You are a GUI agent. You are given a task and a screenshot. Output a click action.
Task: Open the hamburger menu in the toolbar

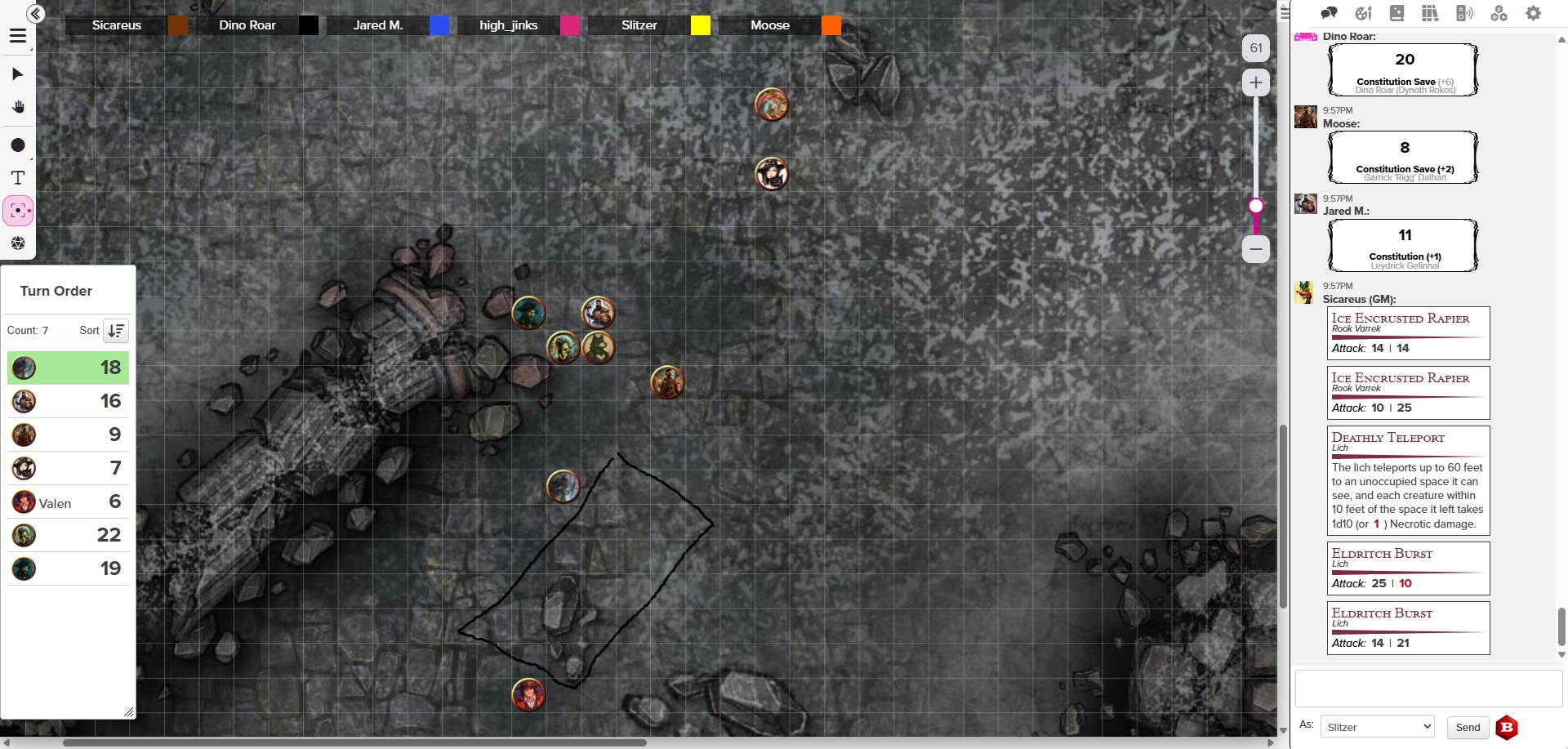(18, 36)
